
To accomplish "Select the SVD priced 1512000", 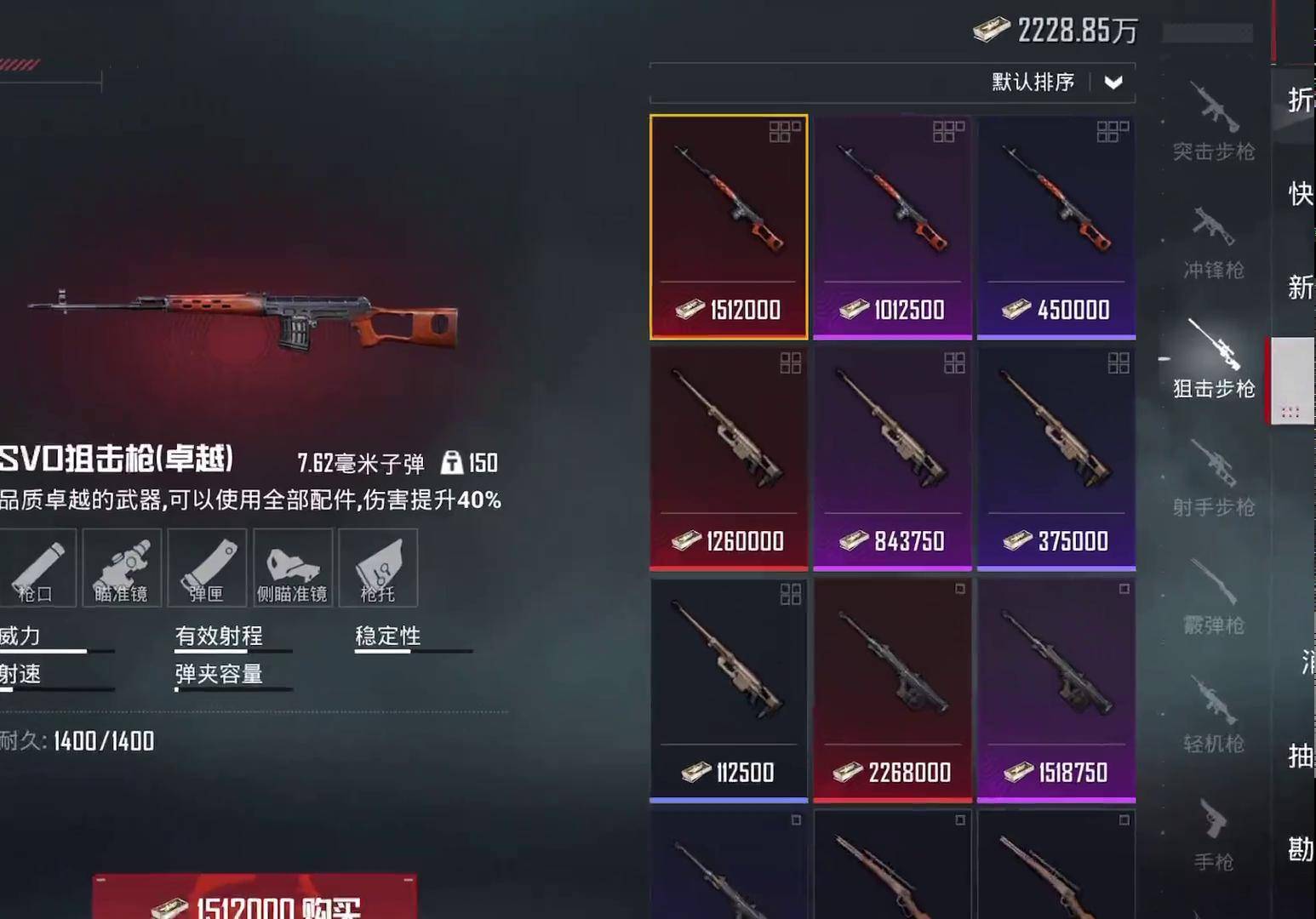I will (729, 226).
